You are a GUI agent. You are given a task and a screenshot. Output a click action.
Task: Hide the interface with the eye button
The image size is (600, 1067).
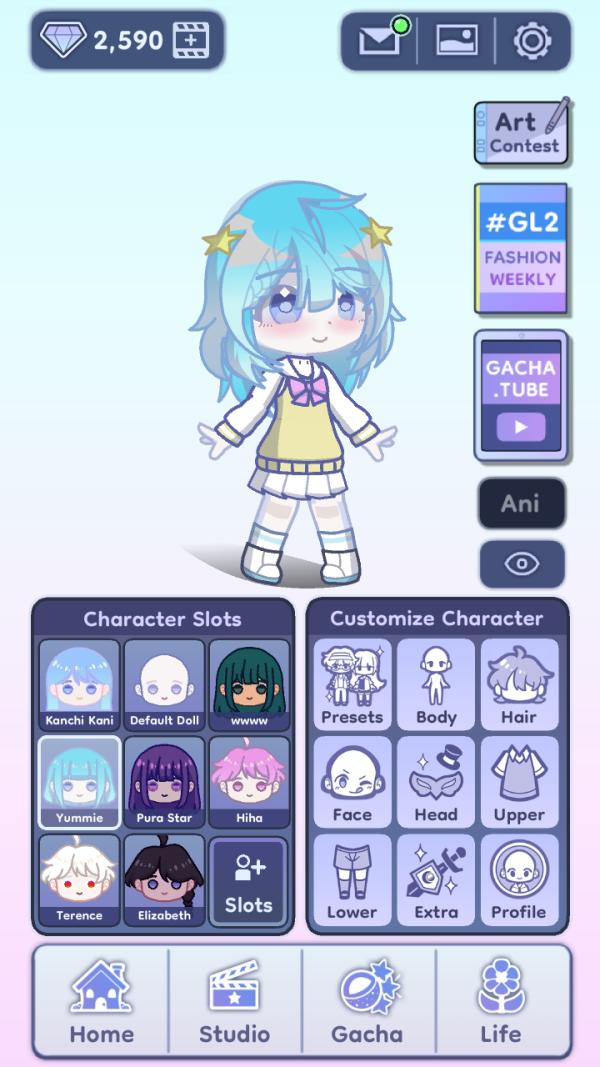pos(521,564)
